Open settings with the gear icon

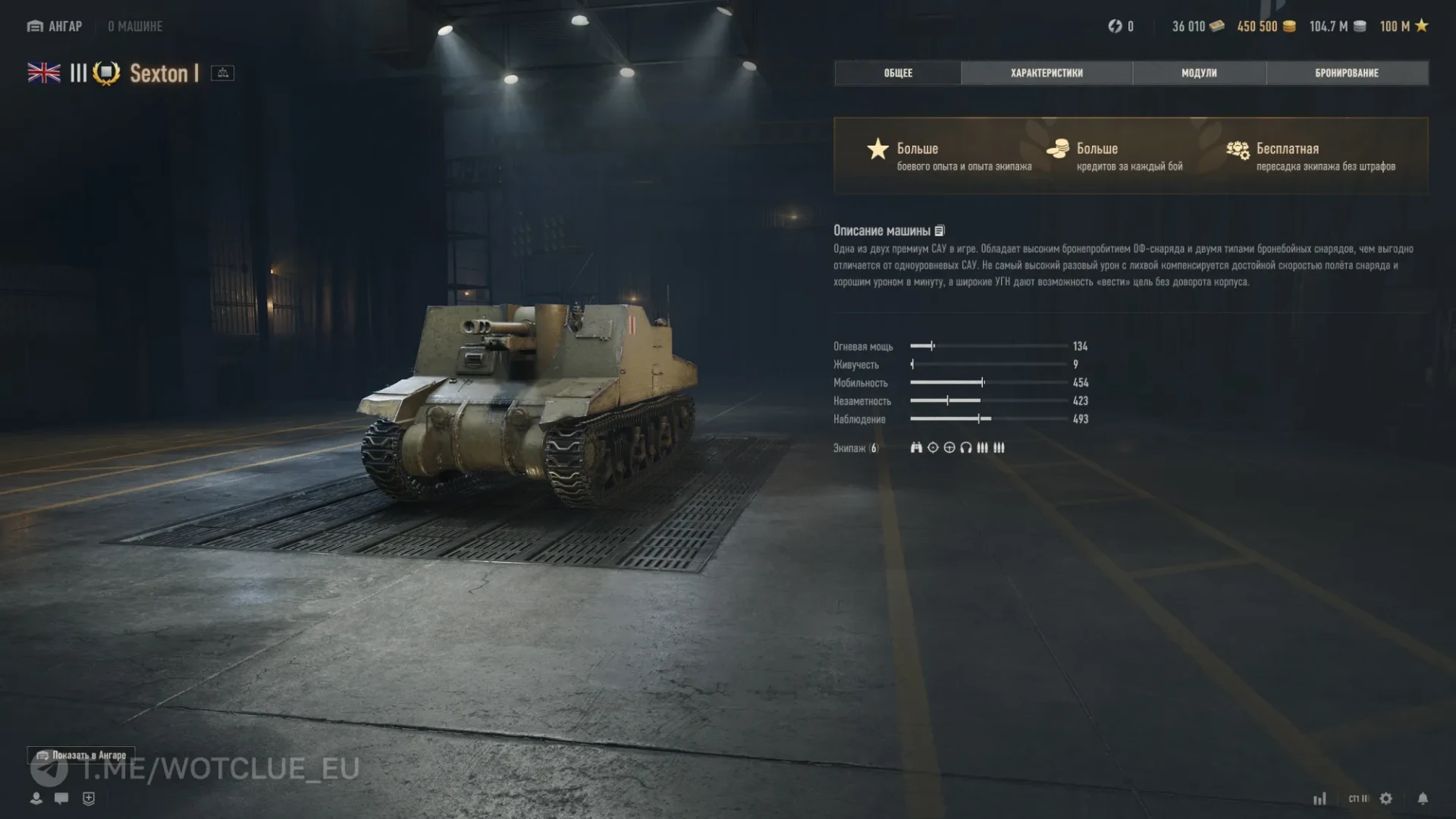click(1386, 799)
